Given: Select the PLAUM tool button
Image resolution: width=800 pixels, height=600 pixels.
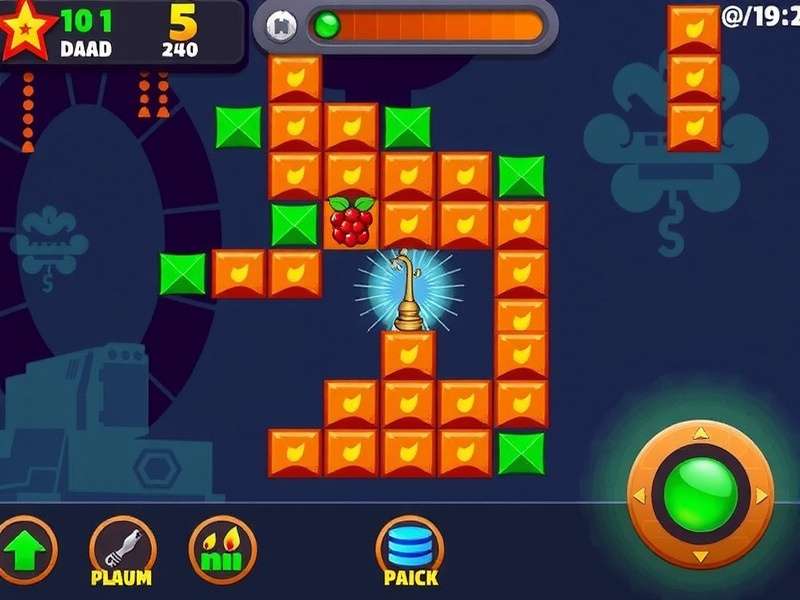Looking at the screenshot, I should coord(122,548).
